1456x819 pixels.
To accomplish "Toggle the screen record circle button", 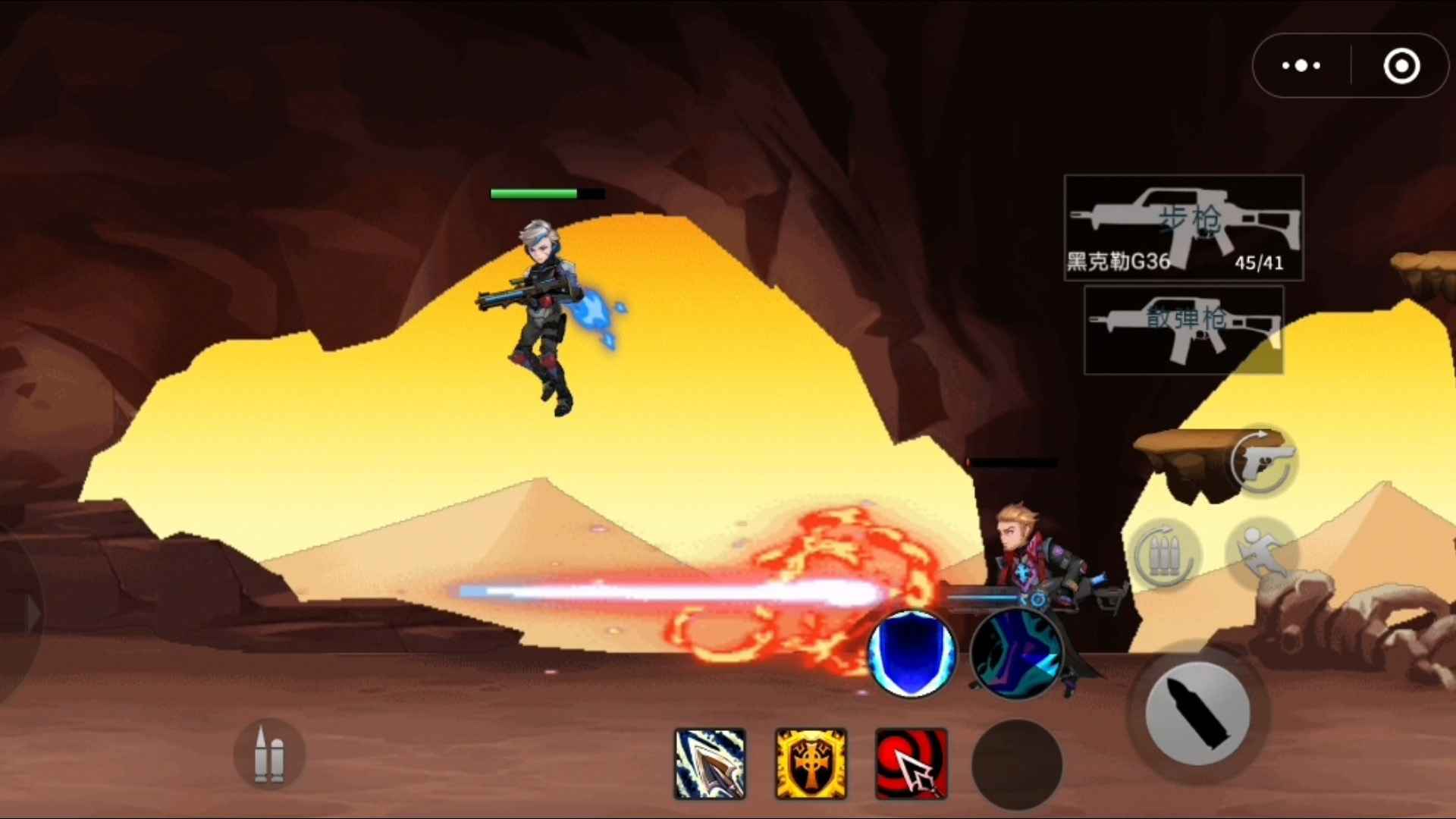I will 1402,66.
